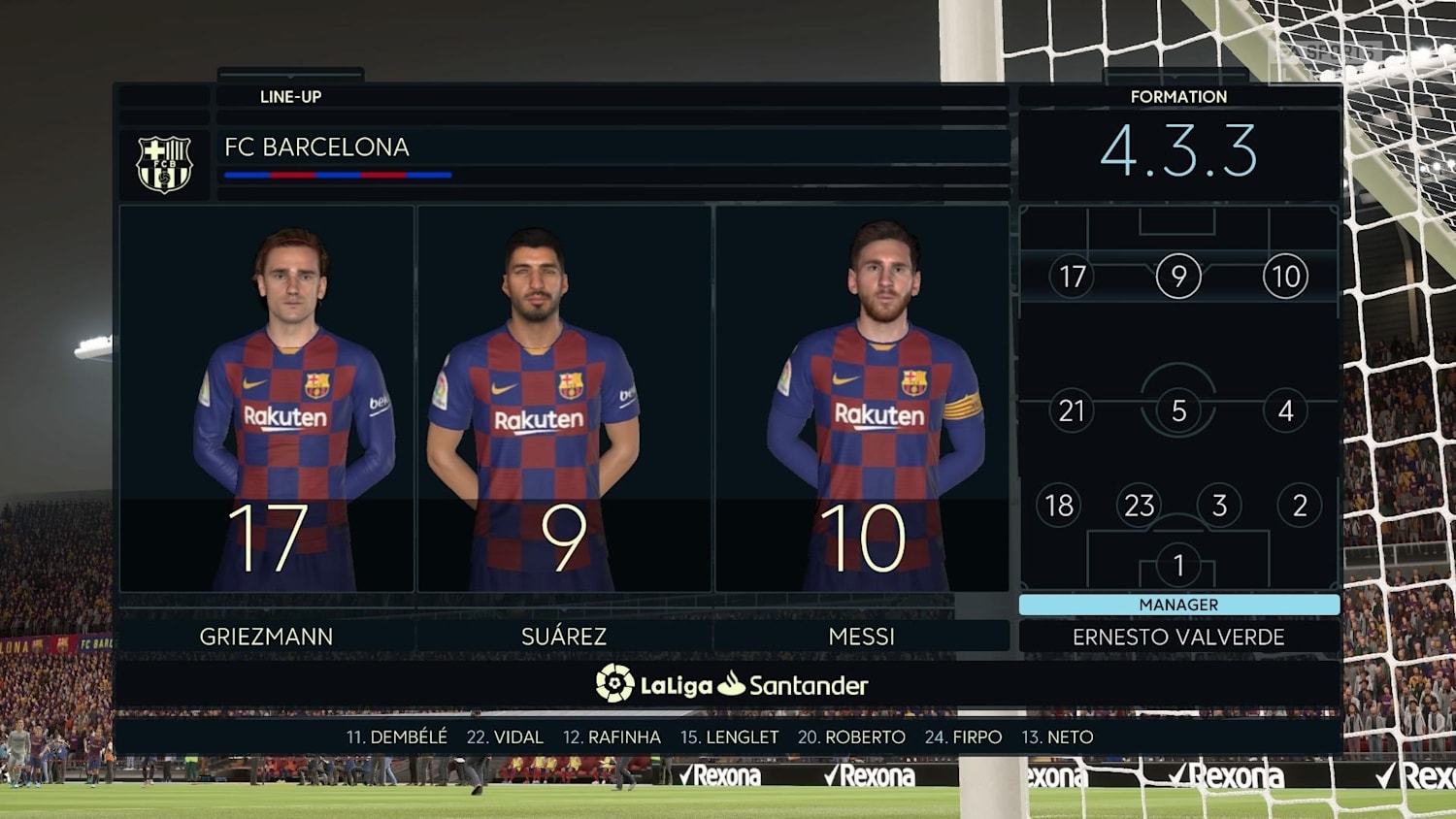
Task: Open the MANAGER section
Action: 1178,604
